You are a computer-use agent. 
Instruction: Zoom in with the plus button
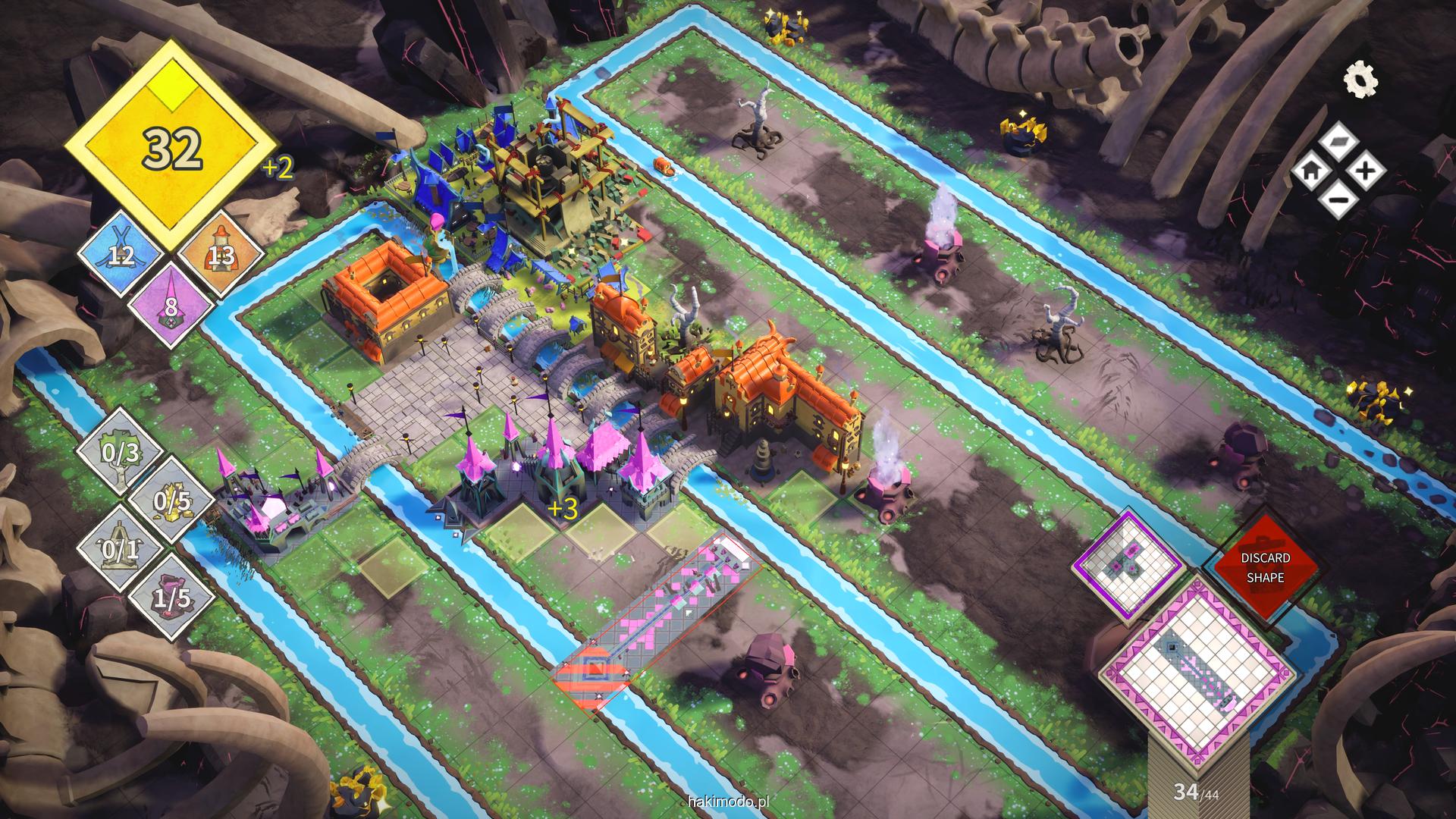1366,171
